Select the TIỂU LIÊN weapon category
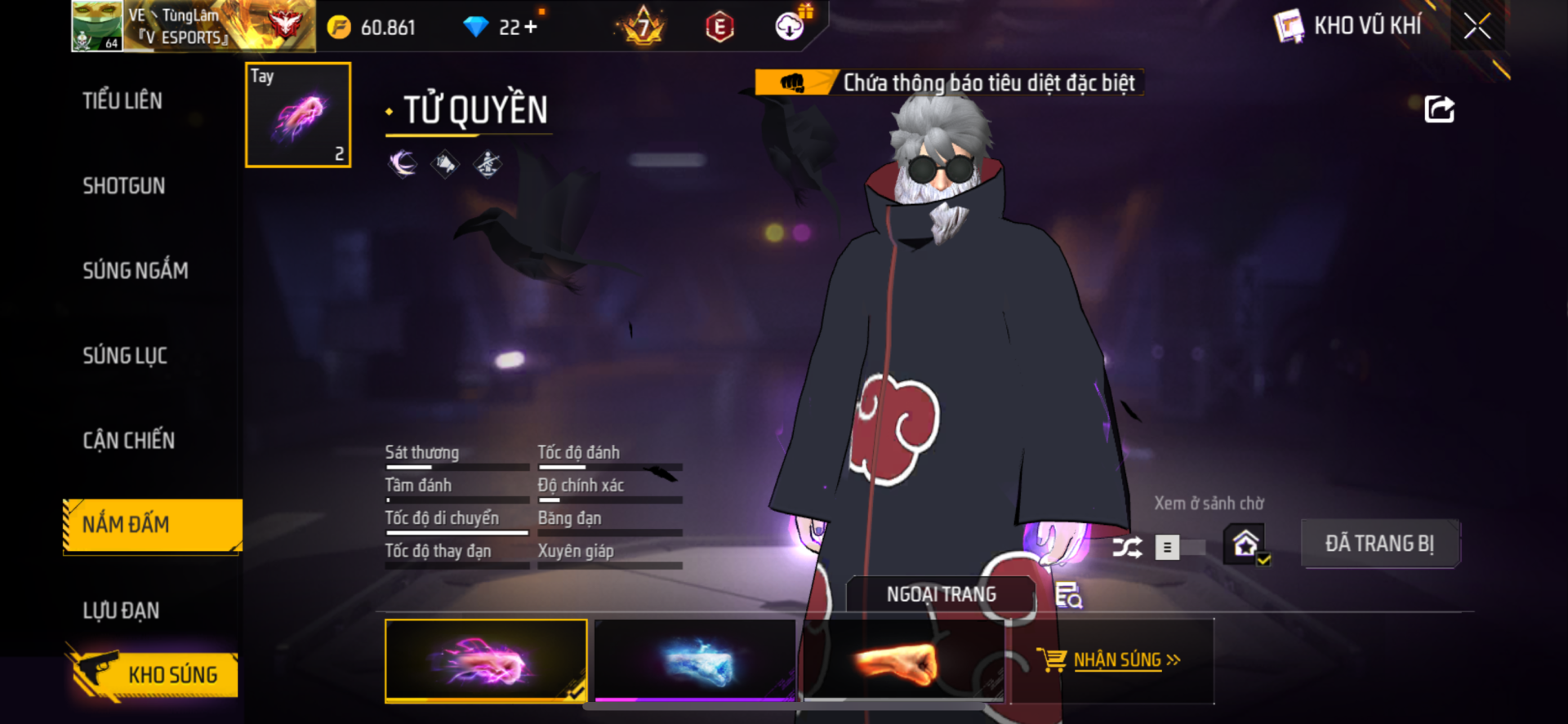 pyautogui.click(x=122, y=101)
